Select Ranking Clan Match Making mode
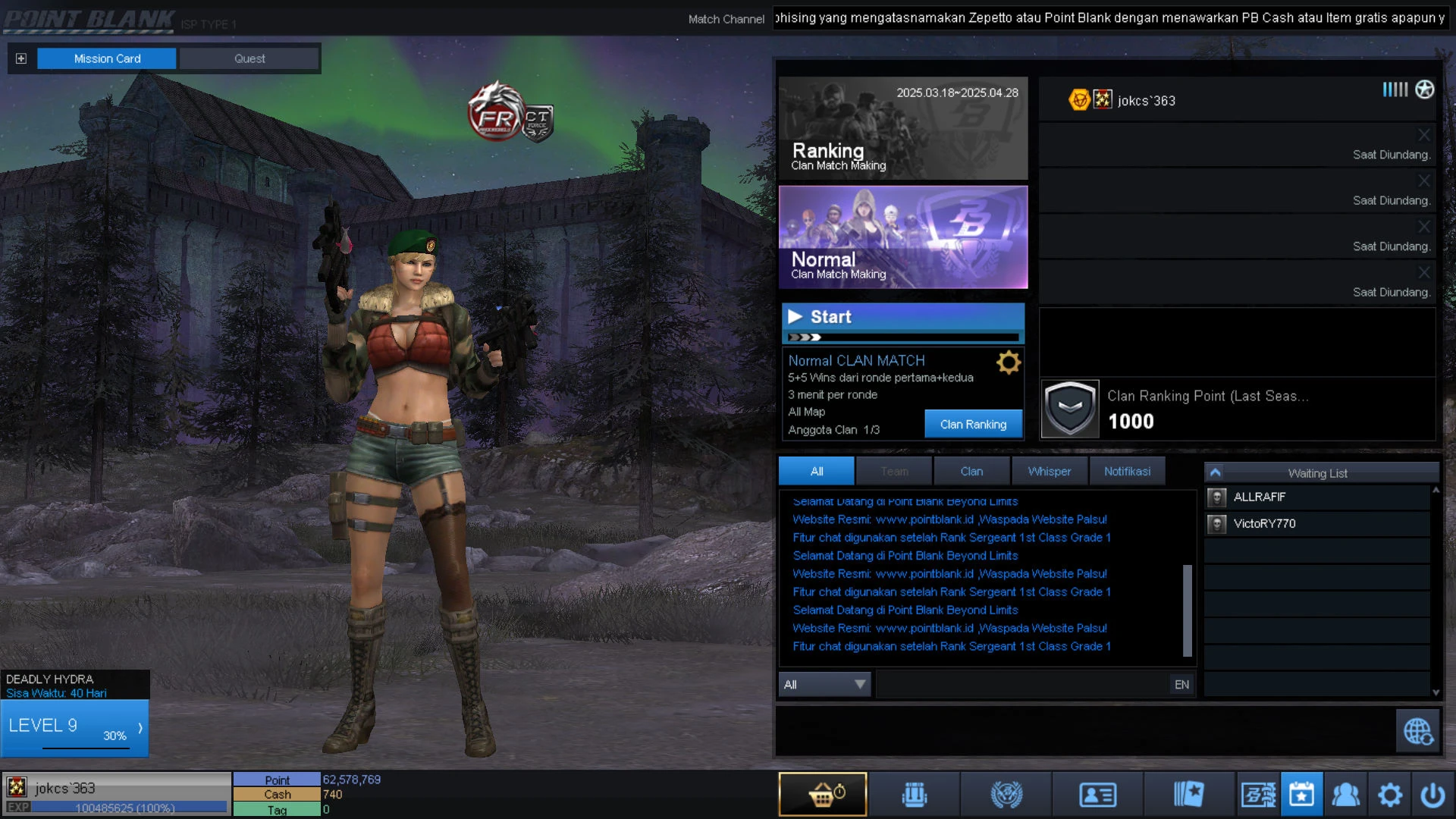1456x819 pixels. tap(903, 128)
